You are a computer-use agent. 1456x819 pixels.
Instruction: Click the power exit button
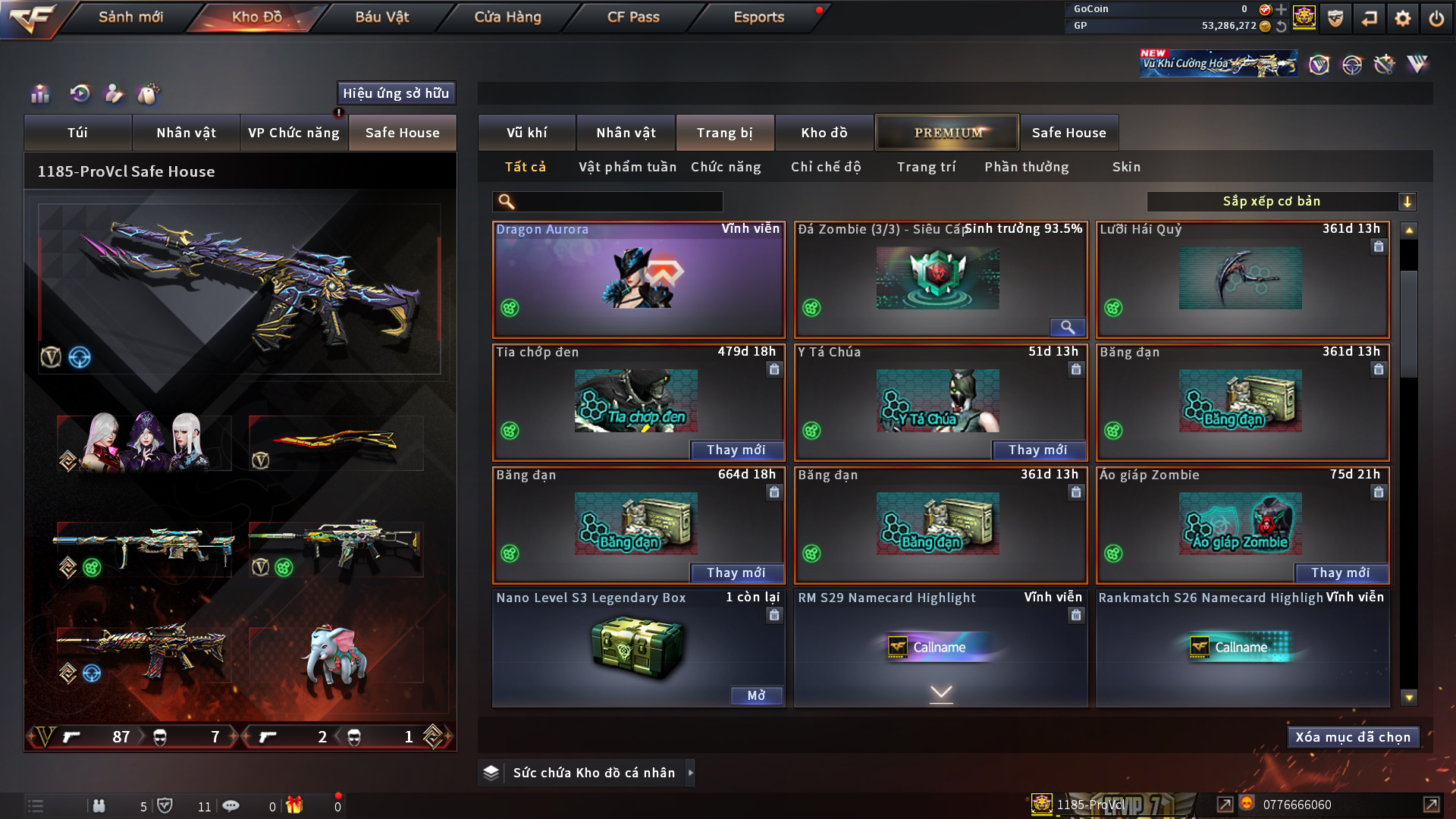pyautogui.click(x=1436, y=18)
